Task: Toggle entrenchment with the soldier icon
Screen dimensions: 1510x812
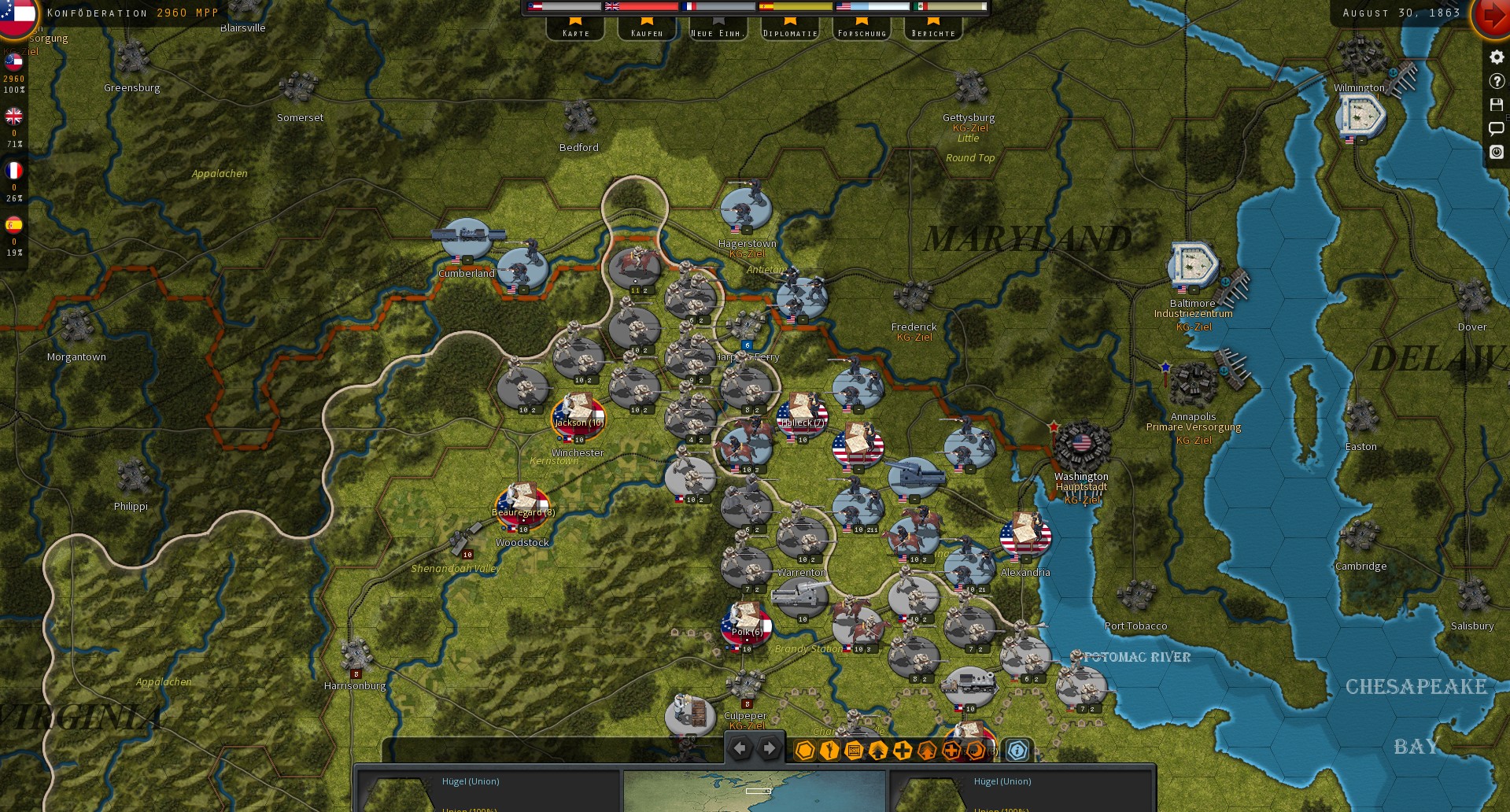Action: (x=828, y=750)
